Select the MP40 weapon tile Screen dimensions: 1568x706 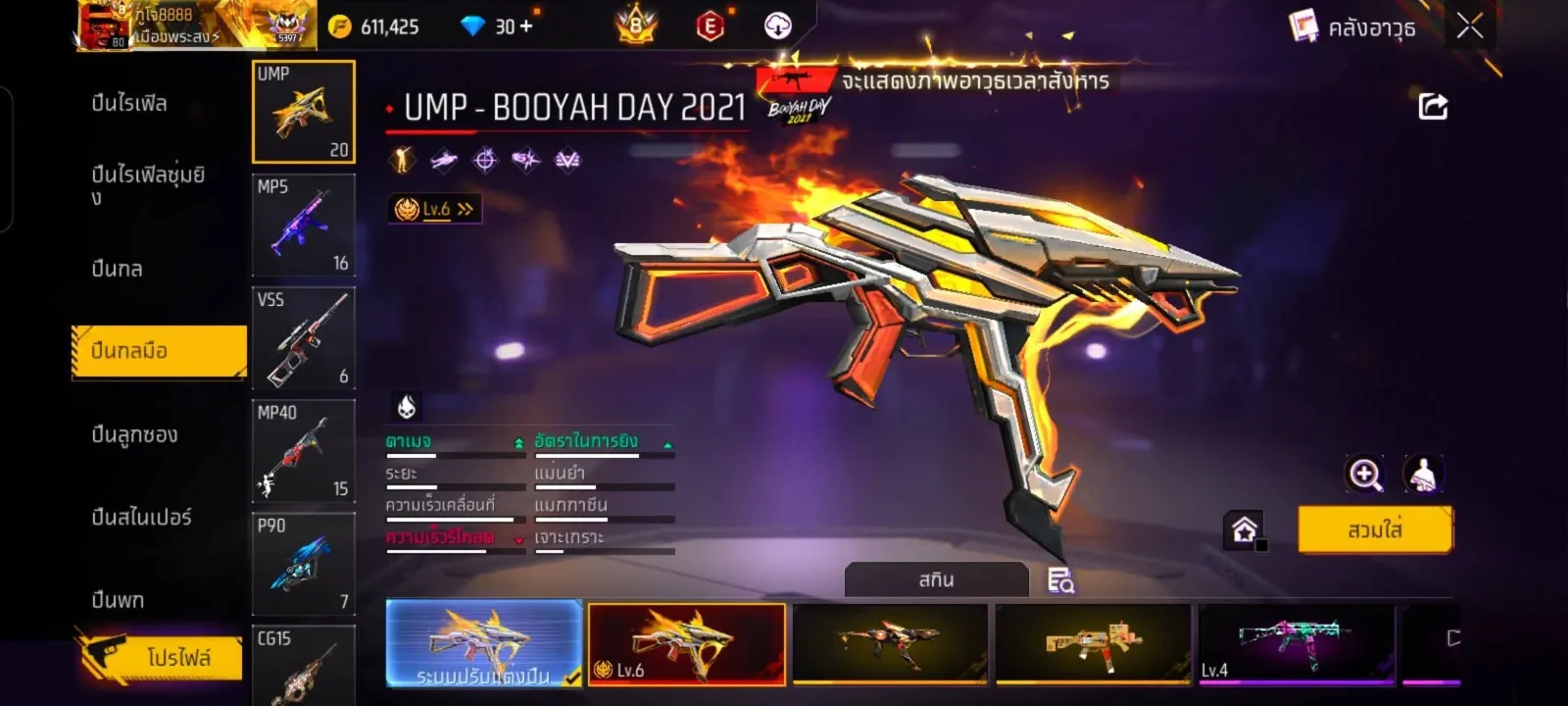tap(304, 451)
